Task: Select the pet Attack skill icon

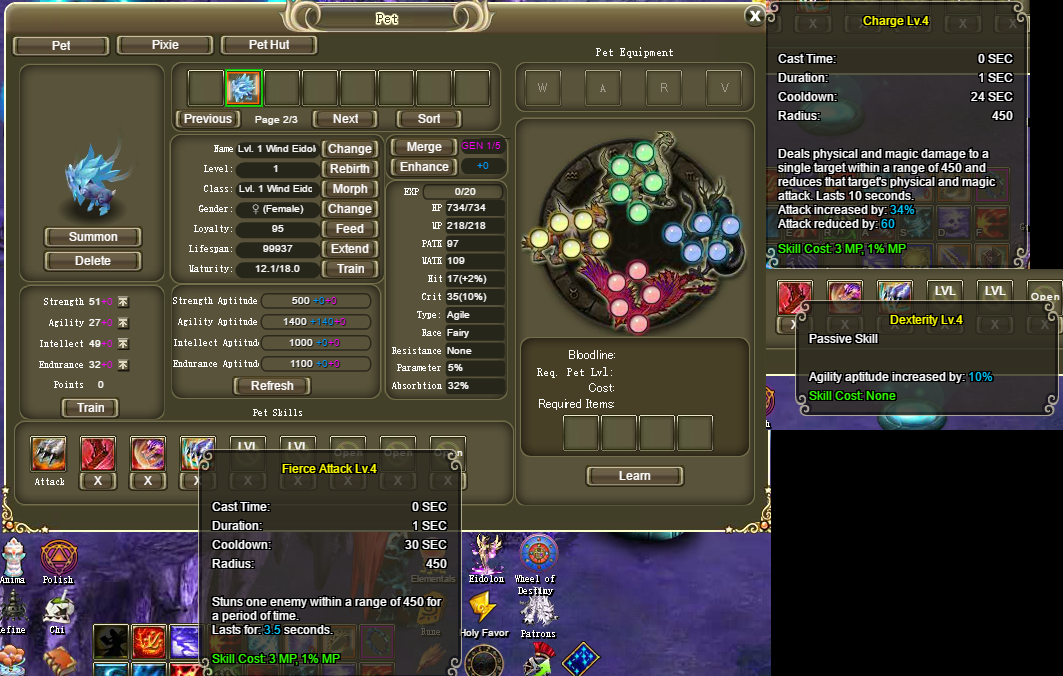Action: pos(49,454)
